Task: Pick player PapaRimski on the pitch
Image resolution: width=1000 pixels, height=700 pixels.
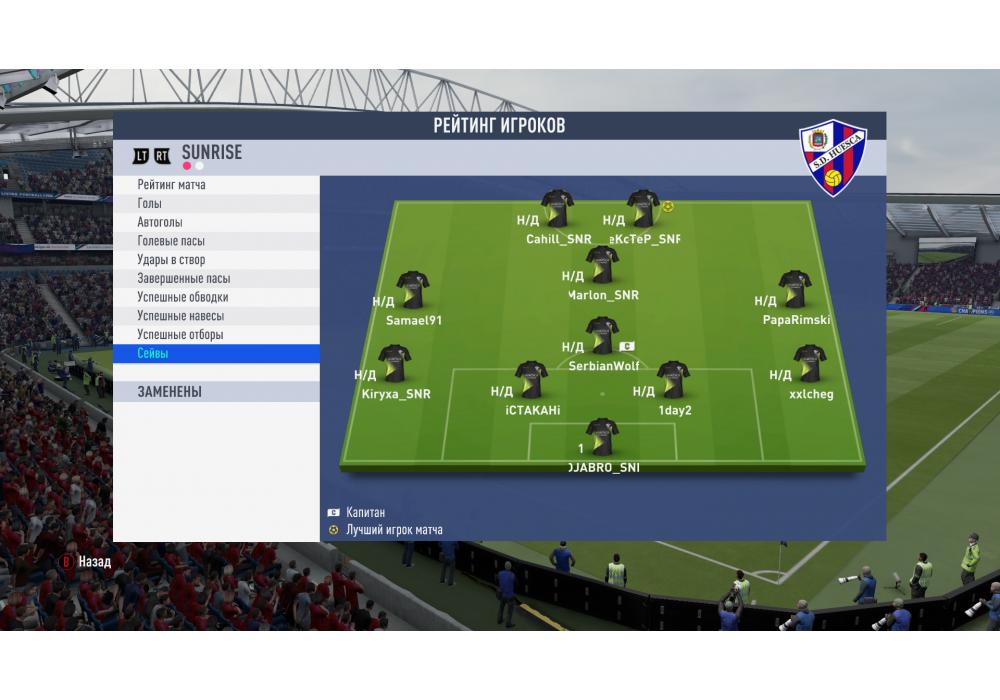Action: (795, 289)
